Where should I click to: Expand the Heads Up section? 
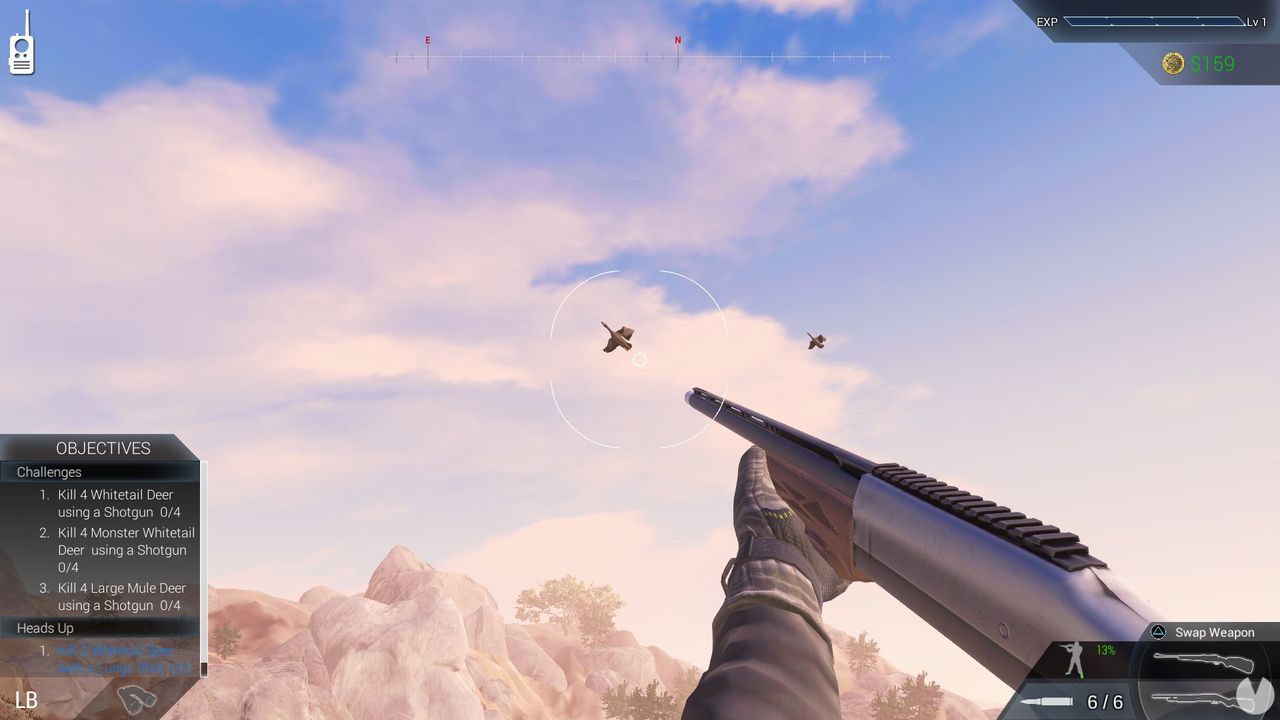coord(45,628)
